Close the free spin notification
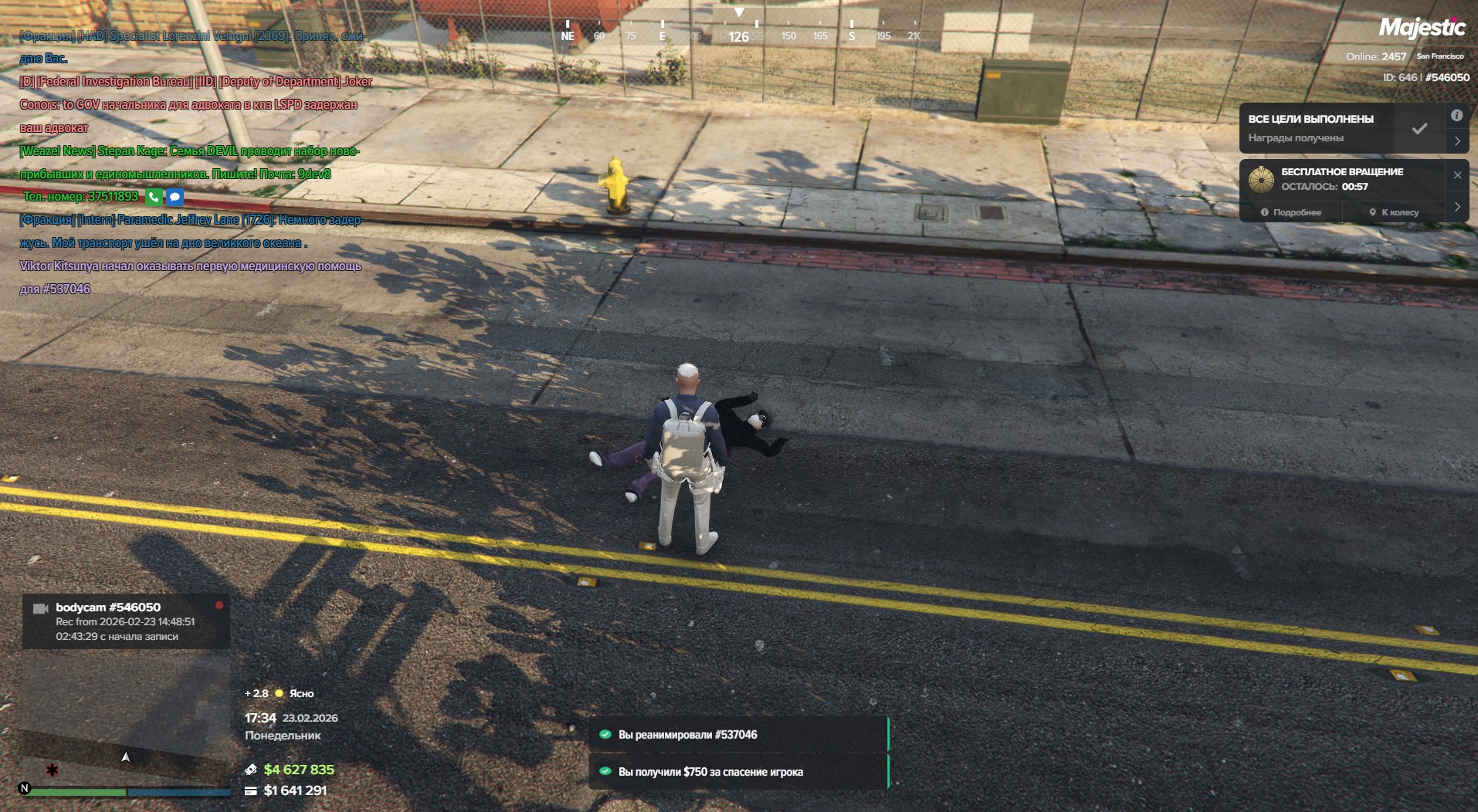This screenshot has width=1478, height=812. [x=1457, y=175]
